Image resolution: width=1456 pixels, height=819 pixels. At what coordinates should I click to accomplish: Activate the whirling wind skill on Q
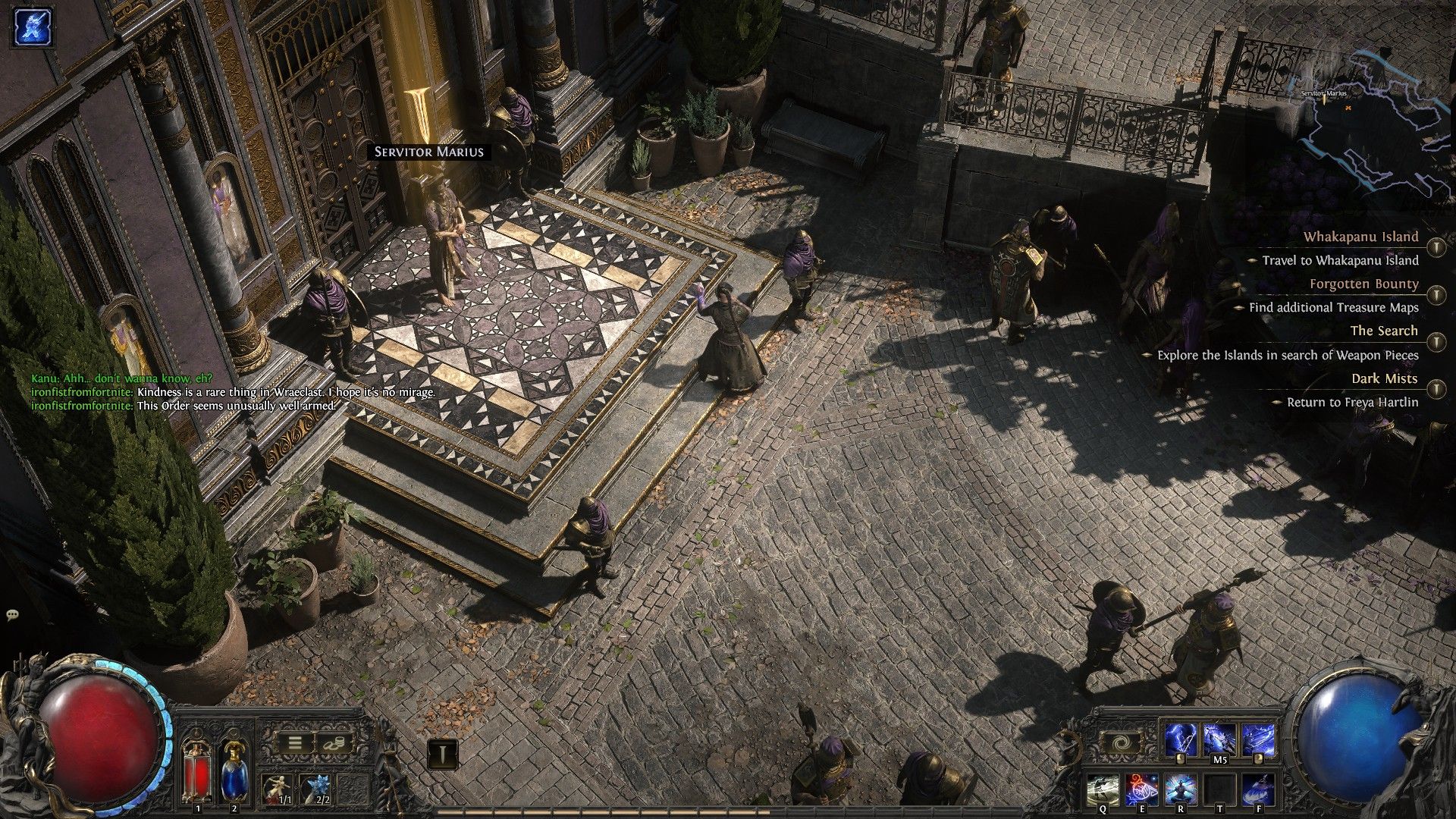[1103, 789]
